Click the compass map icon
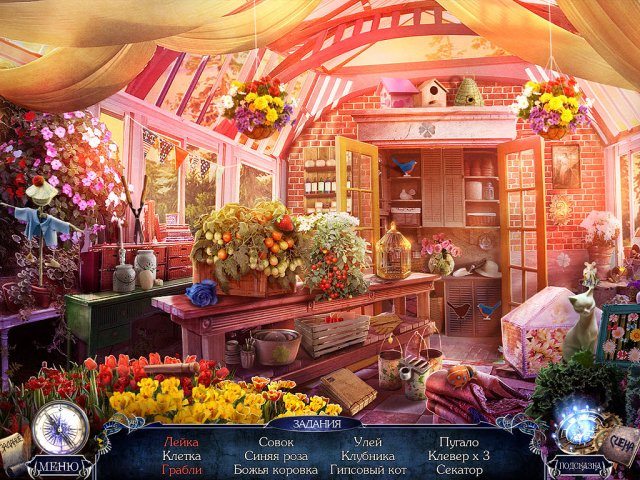 point(60,428)
